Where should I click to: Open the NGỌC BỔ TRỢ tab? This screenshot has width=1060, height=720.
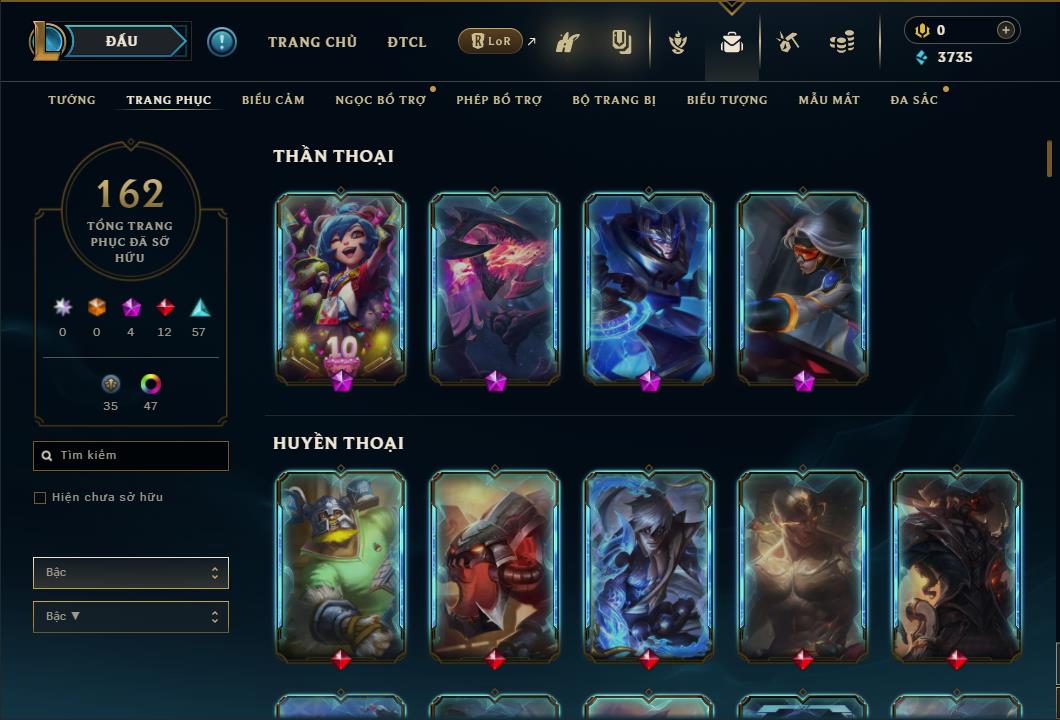click(x=380, y=100)
